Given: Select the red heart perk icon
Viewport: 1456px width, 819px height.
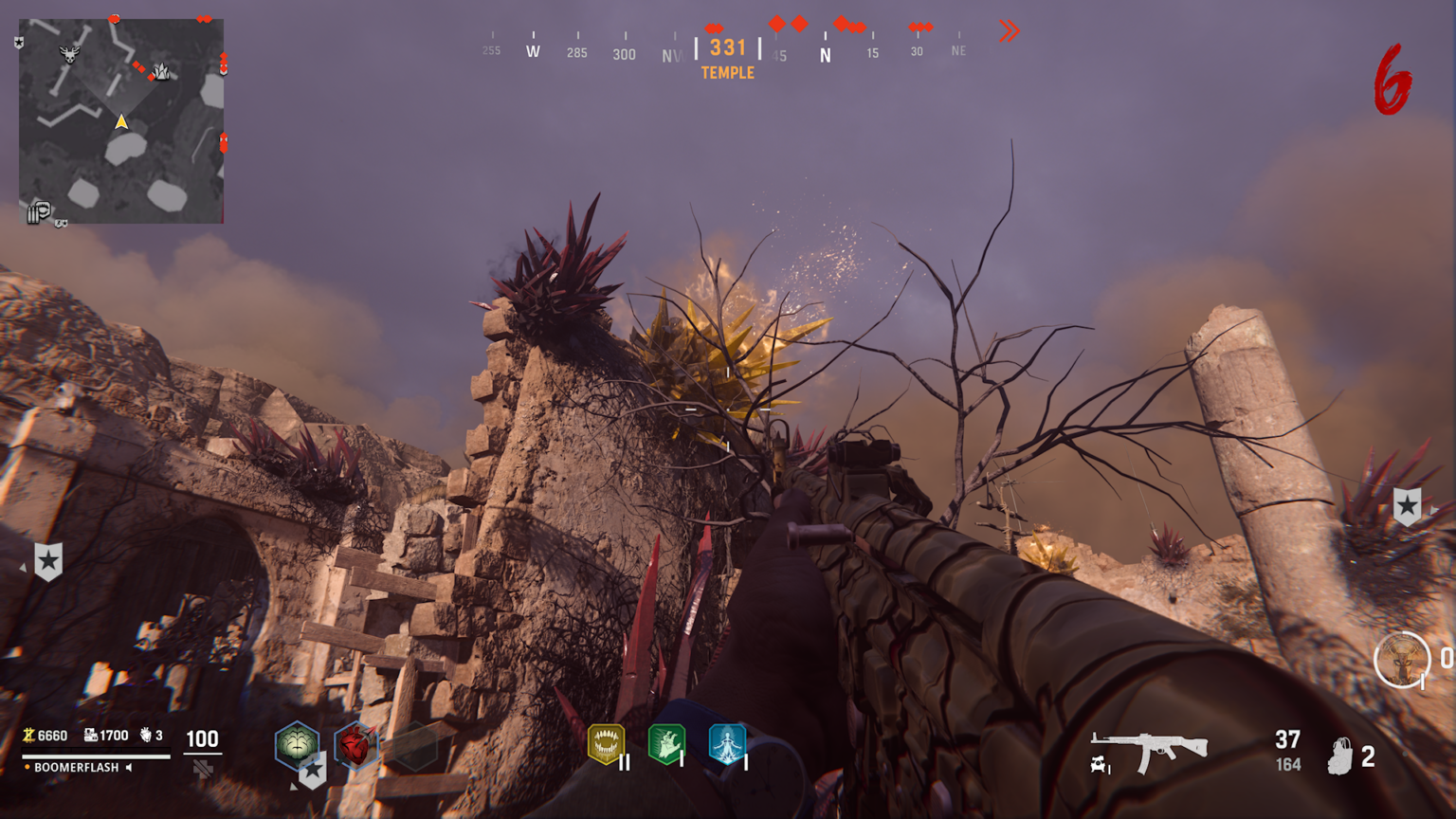Looking at the screenshot, I should pyautogui.click(x=355, y=746).
